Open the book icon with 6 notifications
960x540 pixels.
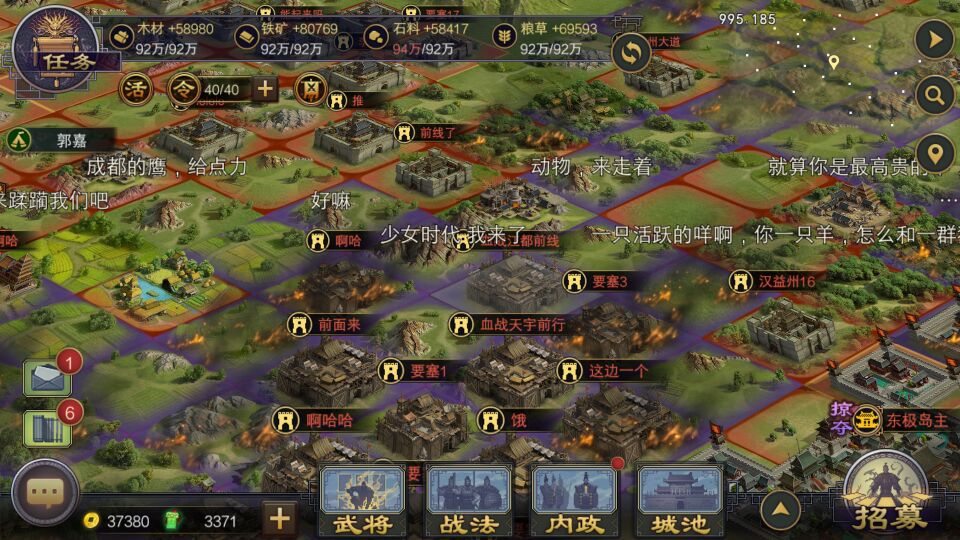[x=47, y=429]
